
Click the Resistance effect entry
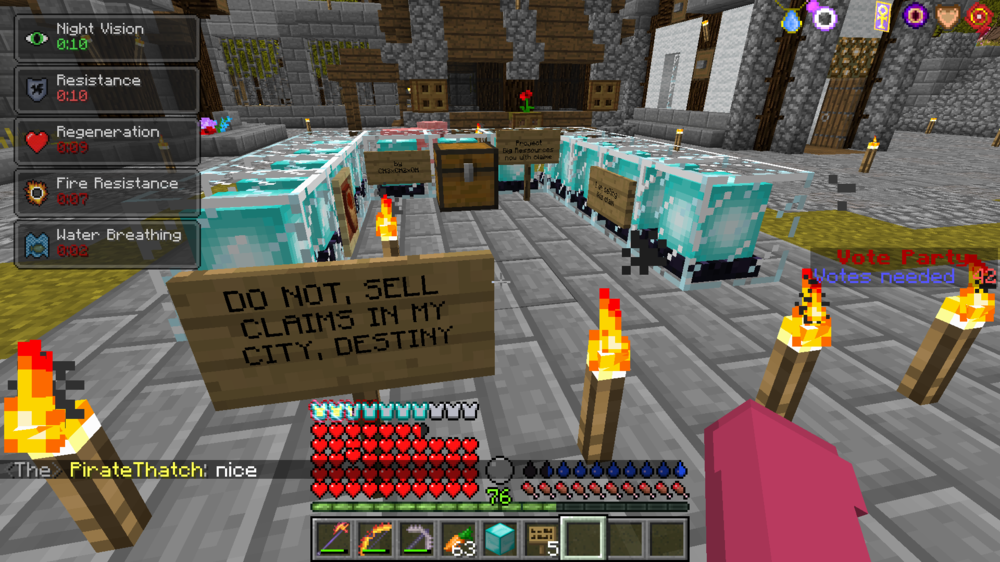point(106,89)
